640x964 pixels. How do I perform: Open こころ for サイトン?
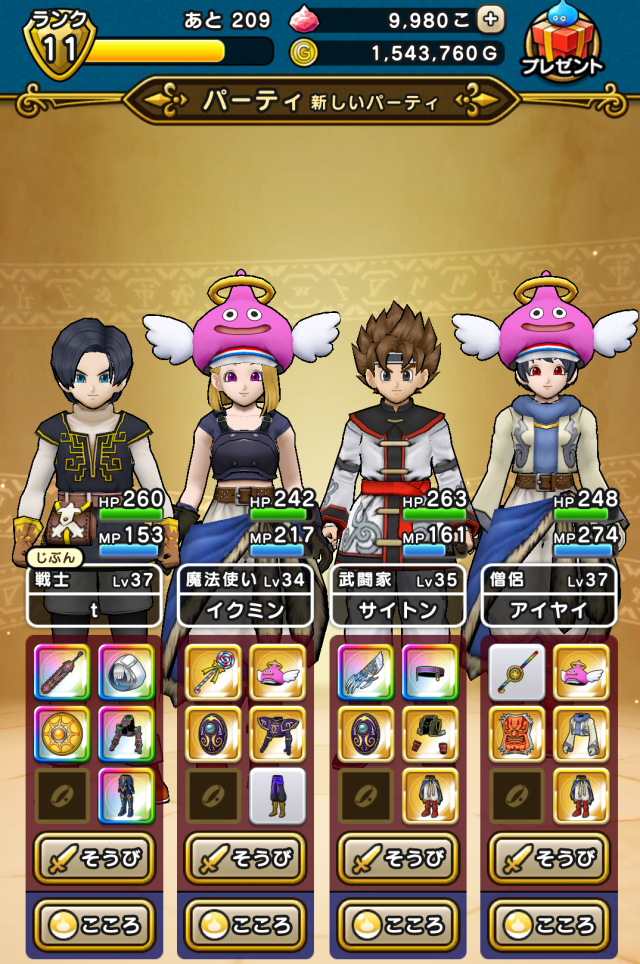click(x=400, y=922)
